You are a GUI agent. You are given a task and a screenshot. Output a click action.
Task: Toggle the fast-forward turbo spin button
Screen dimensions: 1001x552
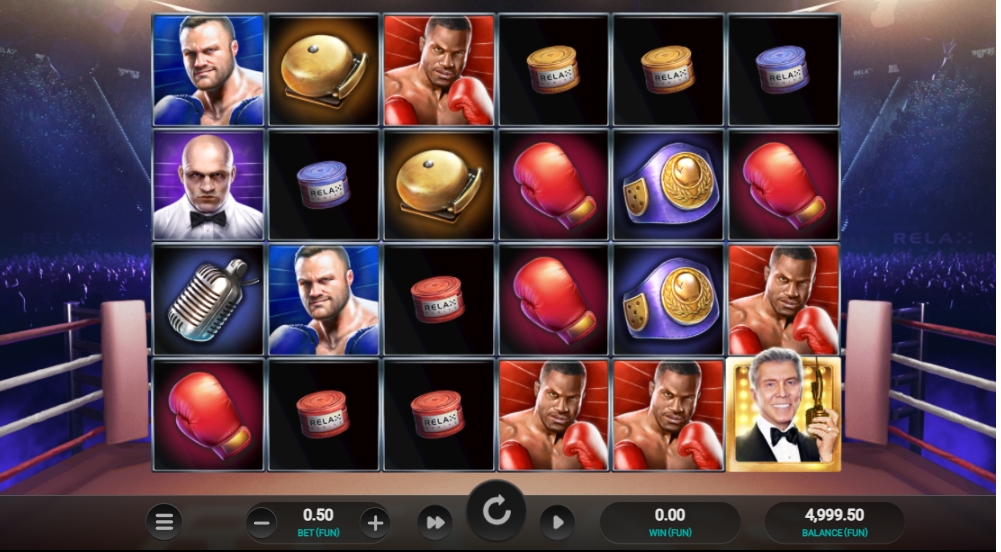435,522
